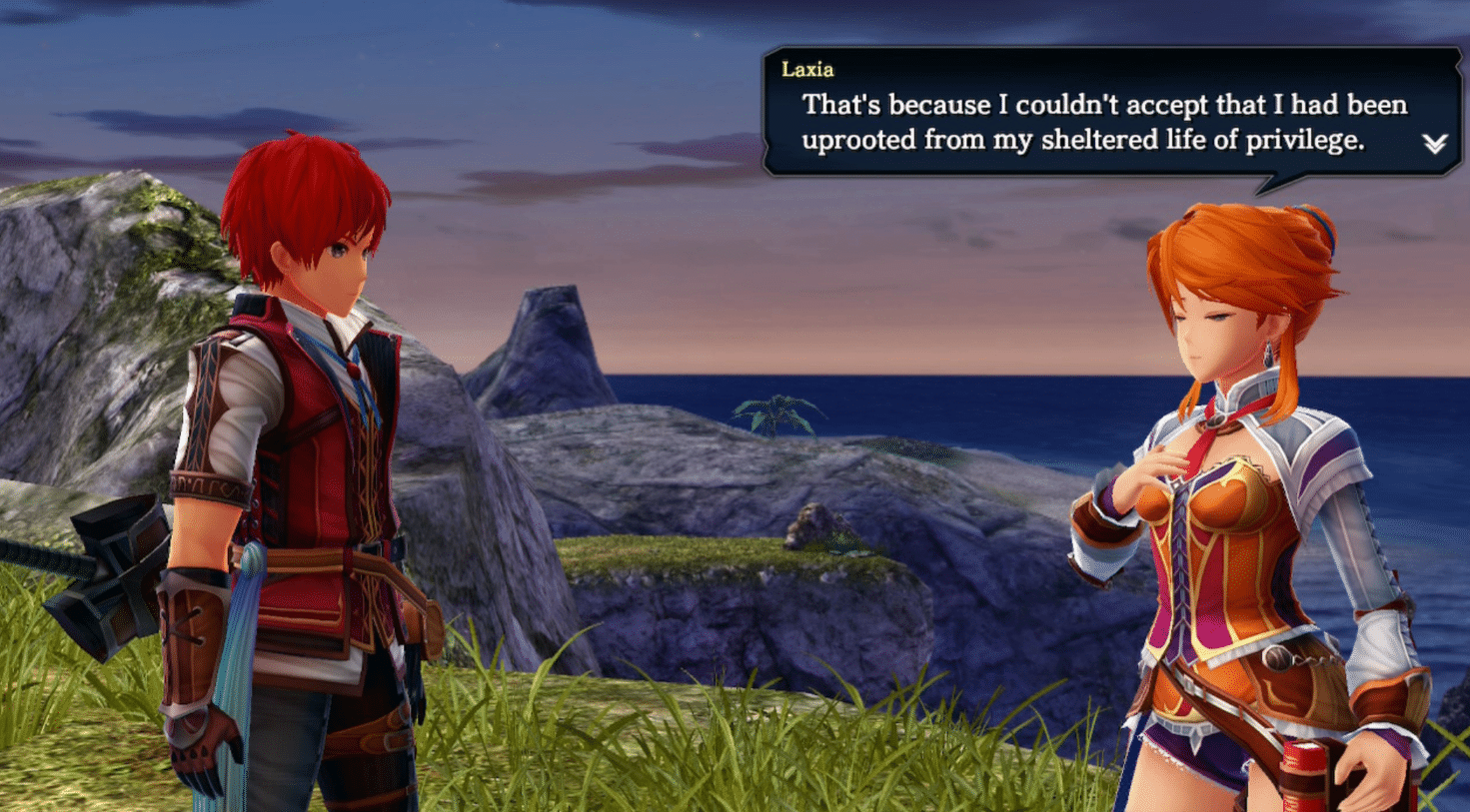Click the word 'uprooted' in the dialogue text
Viewport: 1470px width, 812px height.
[859, 139]
